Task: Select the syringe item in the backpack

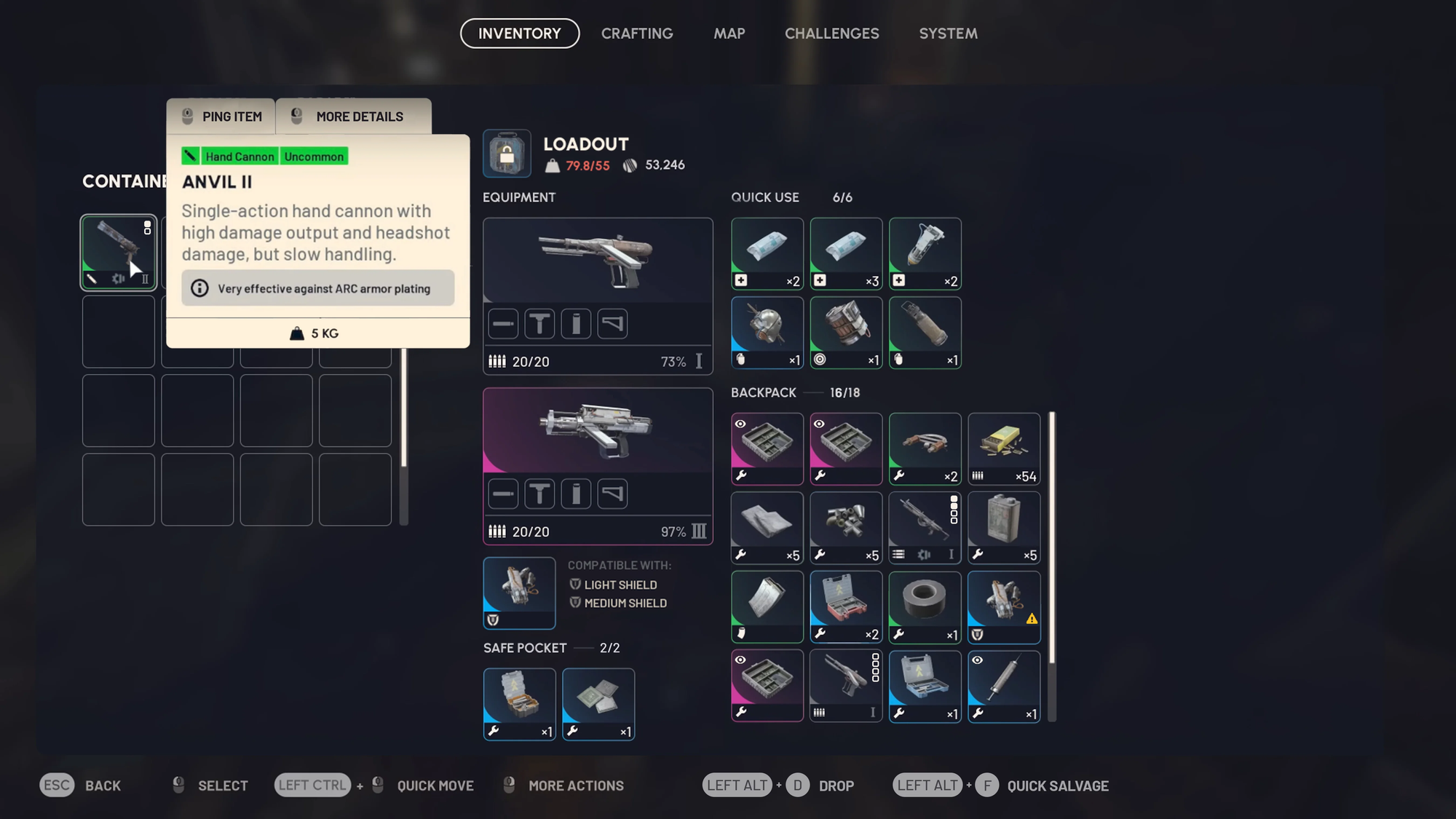Action: 1004,686
